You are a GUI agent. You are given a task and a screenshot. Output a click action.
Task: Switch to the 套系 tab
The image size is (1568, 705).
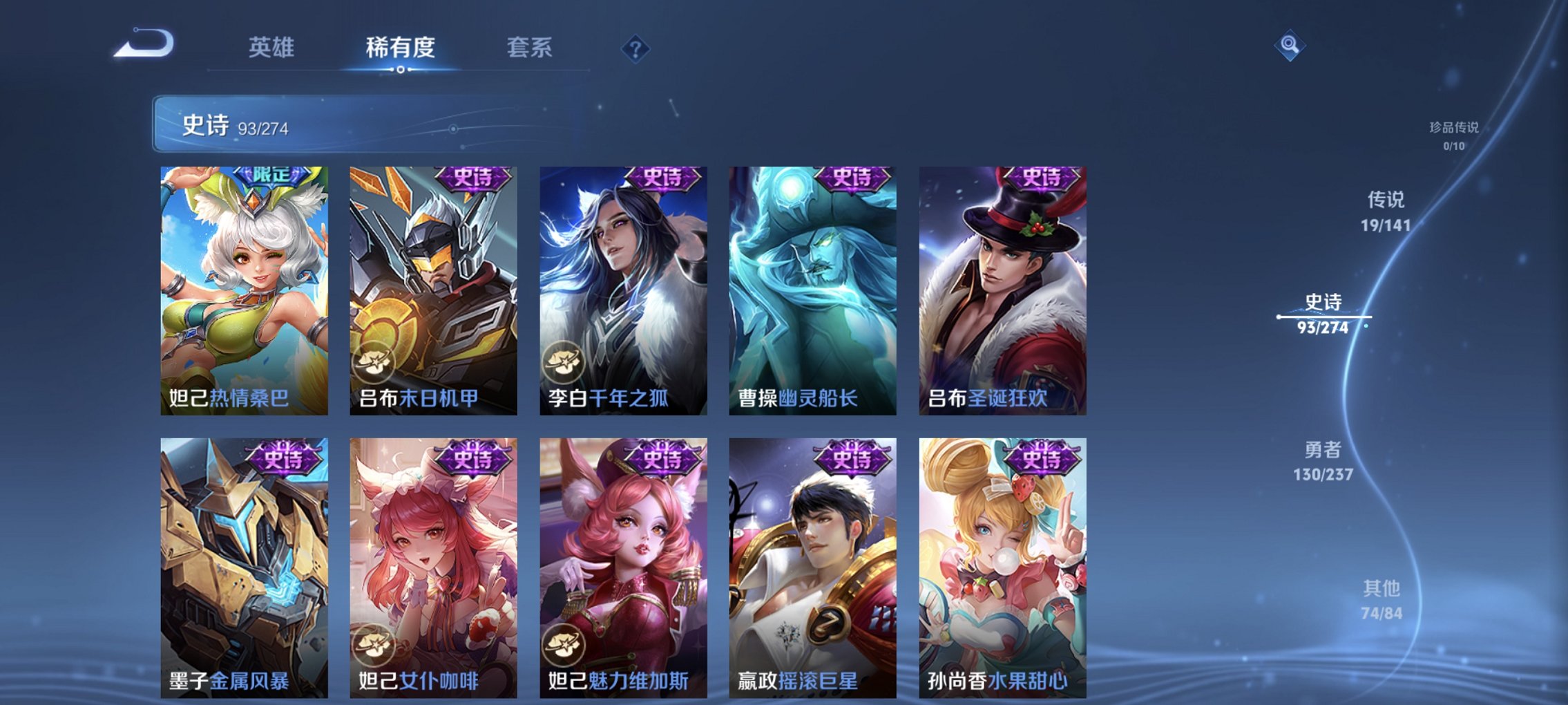click(x=530, y=48)
